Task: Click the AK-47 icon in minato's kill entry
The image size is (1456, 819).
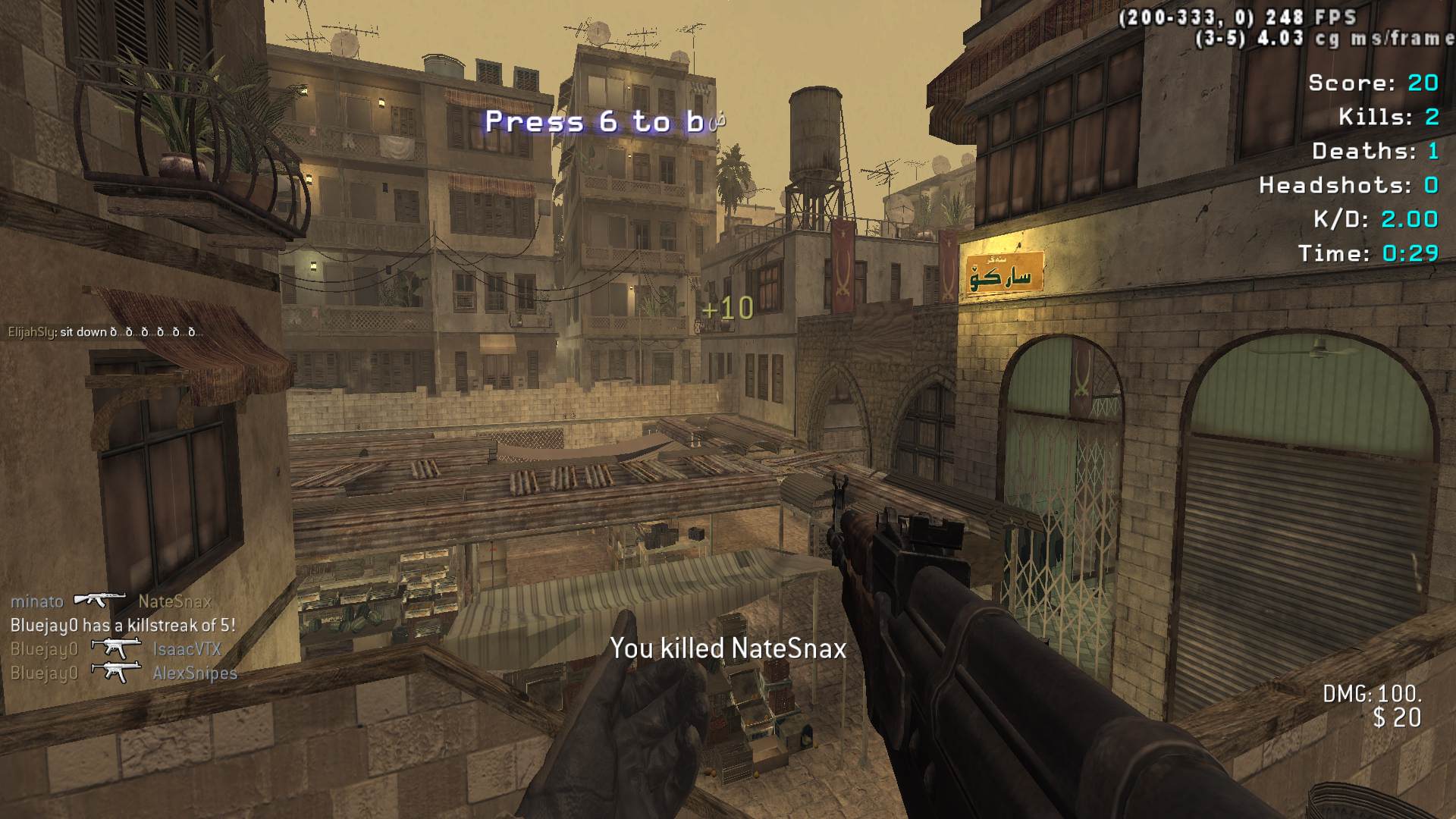Action: [100, 601]
